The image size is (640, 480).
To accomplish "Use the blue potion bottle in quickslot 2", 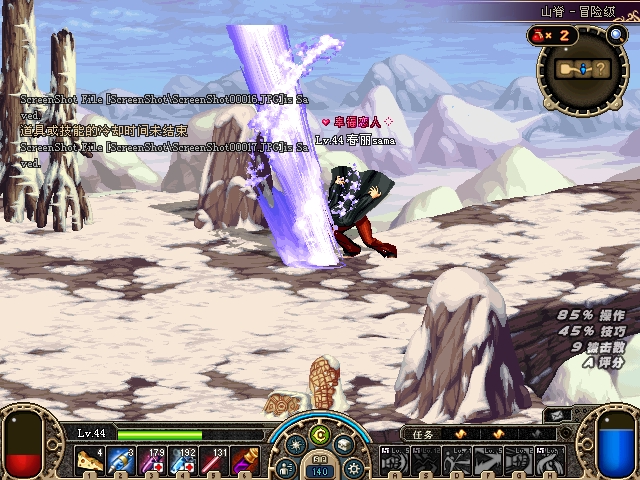I will click(x=120, y=459).
